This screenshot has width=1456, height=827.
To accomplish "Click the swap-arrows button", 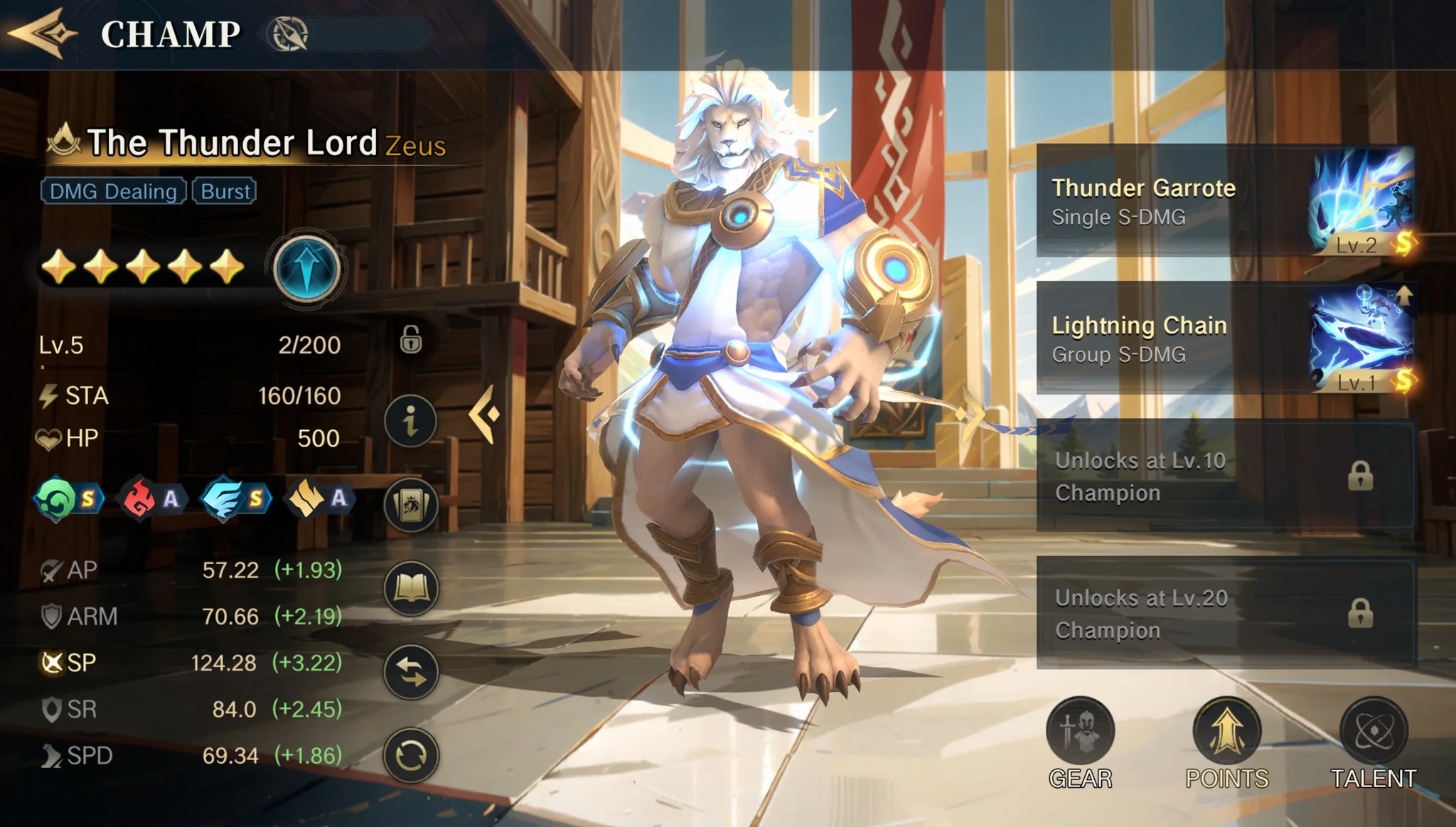I will click(411, 671).
